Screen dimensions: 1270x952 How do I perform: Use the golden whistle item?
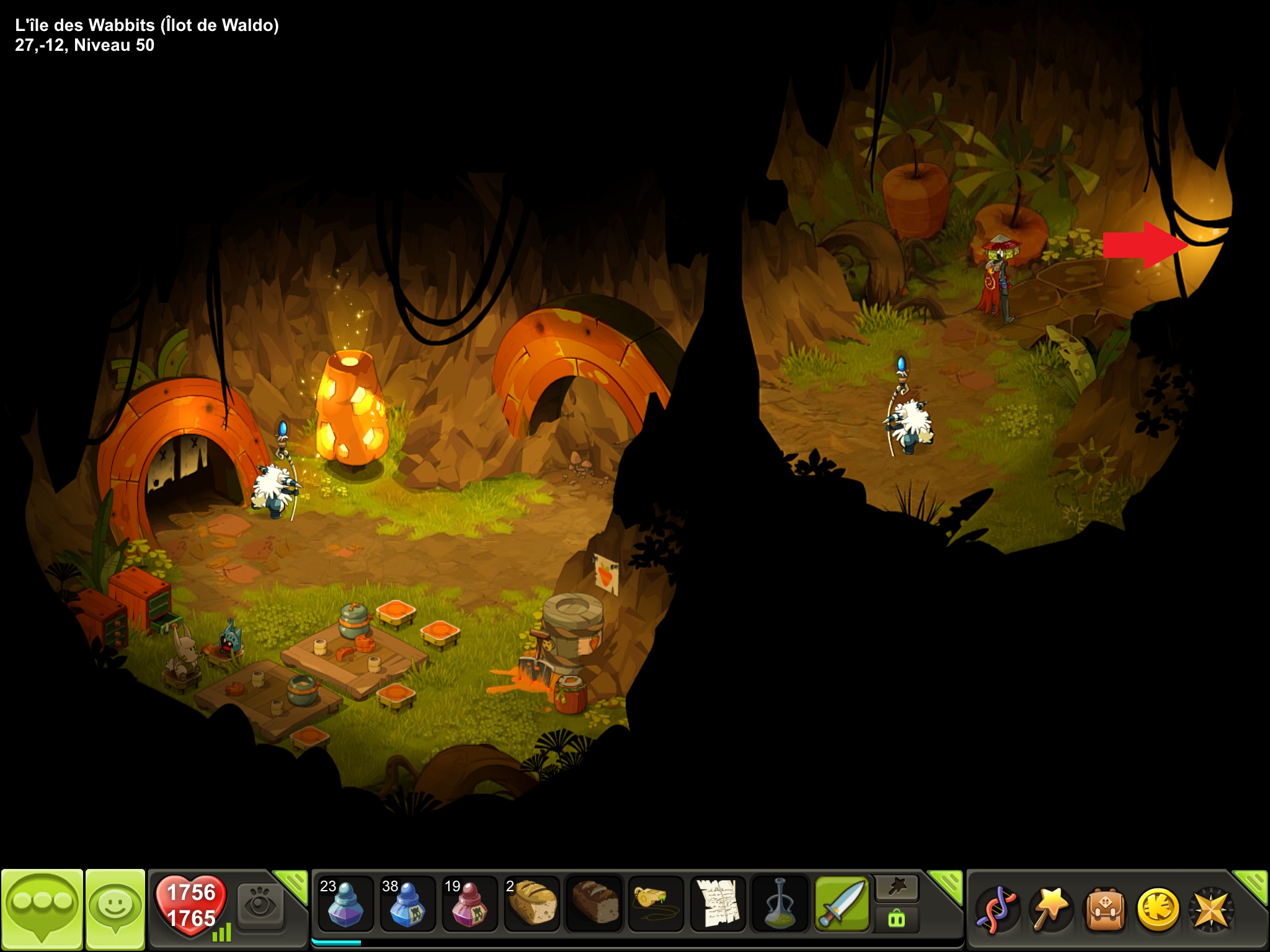pyautogui.click(x=655, y=904)
